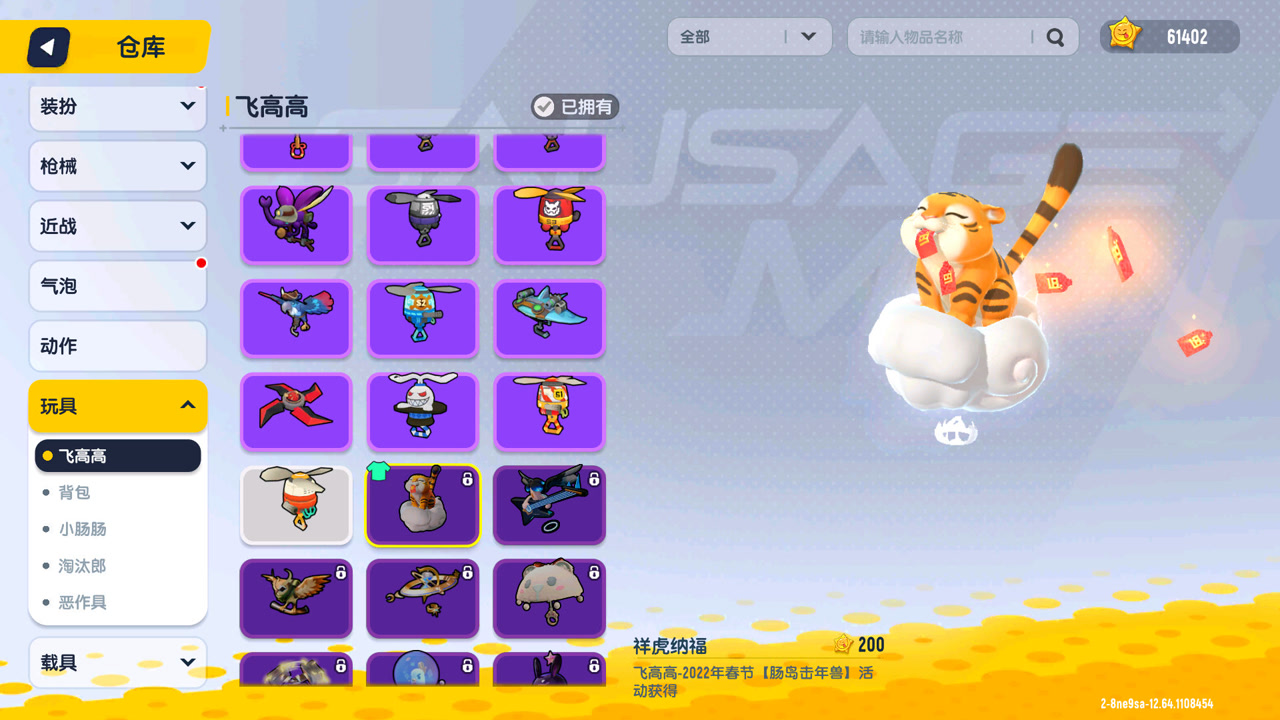
Task: Open the 全部 filter dropdown
Action: [x=749, y=37]
